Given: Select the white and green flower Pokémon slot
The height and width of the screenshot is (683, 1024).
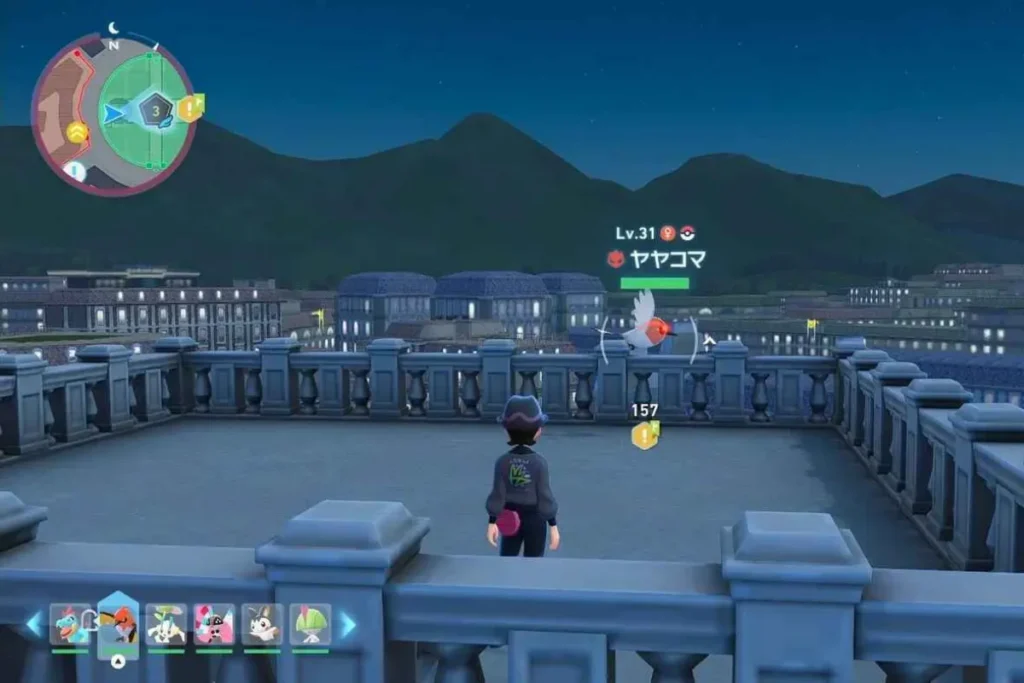Looking at the screenshot, I should [x=166, y=624].
